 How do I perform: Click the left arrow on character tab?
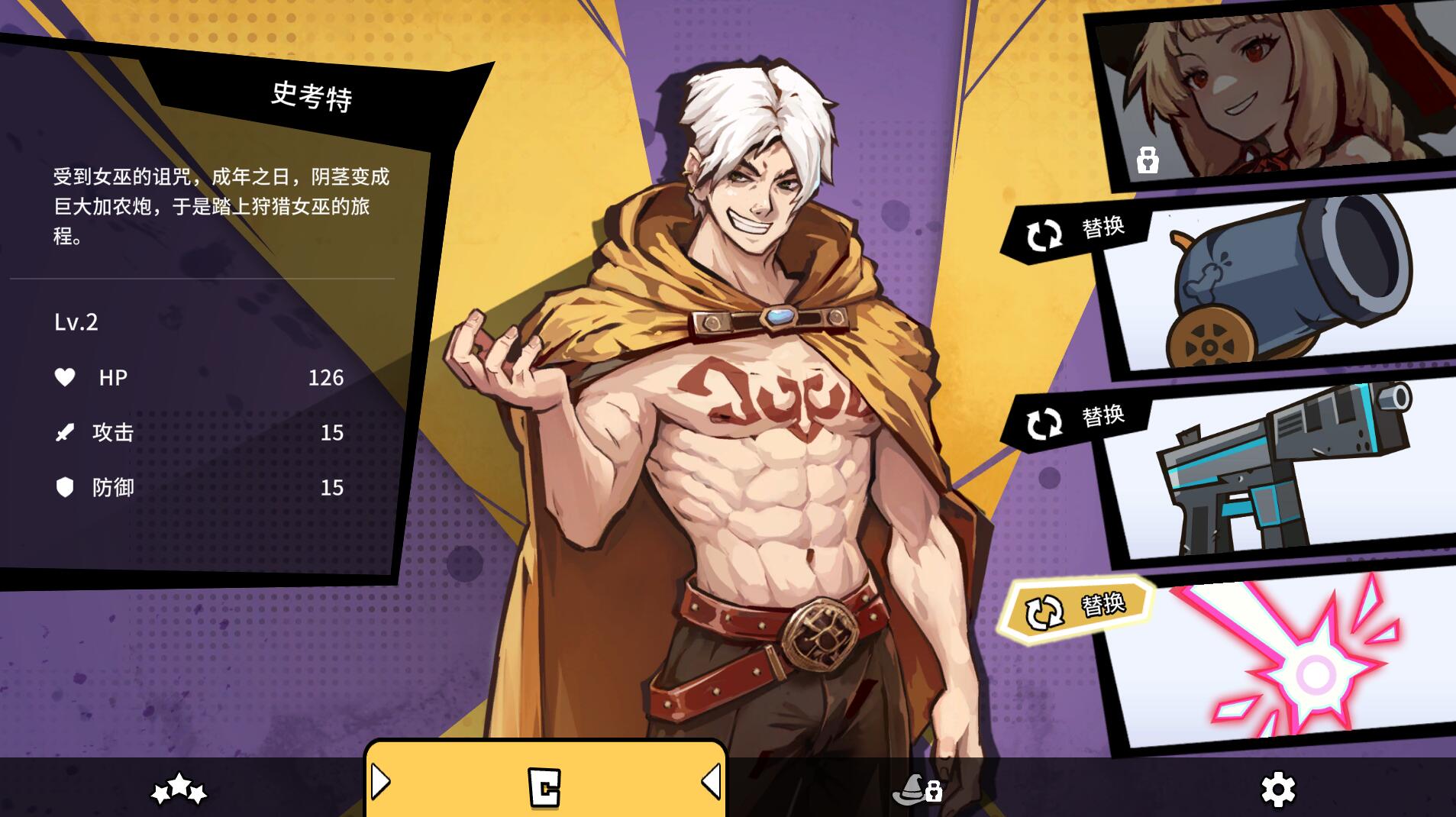(381, 781)
